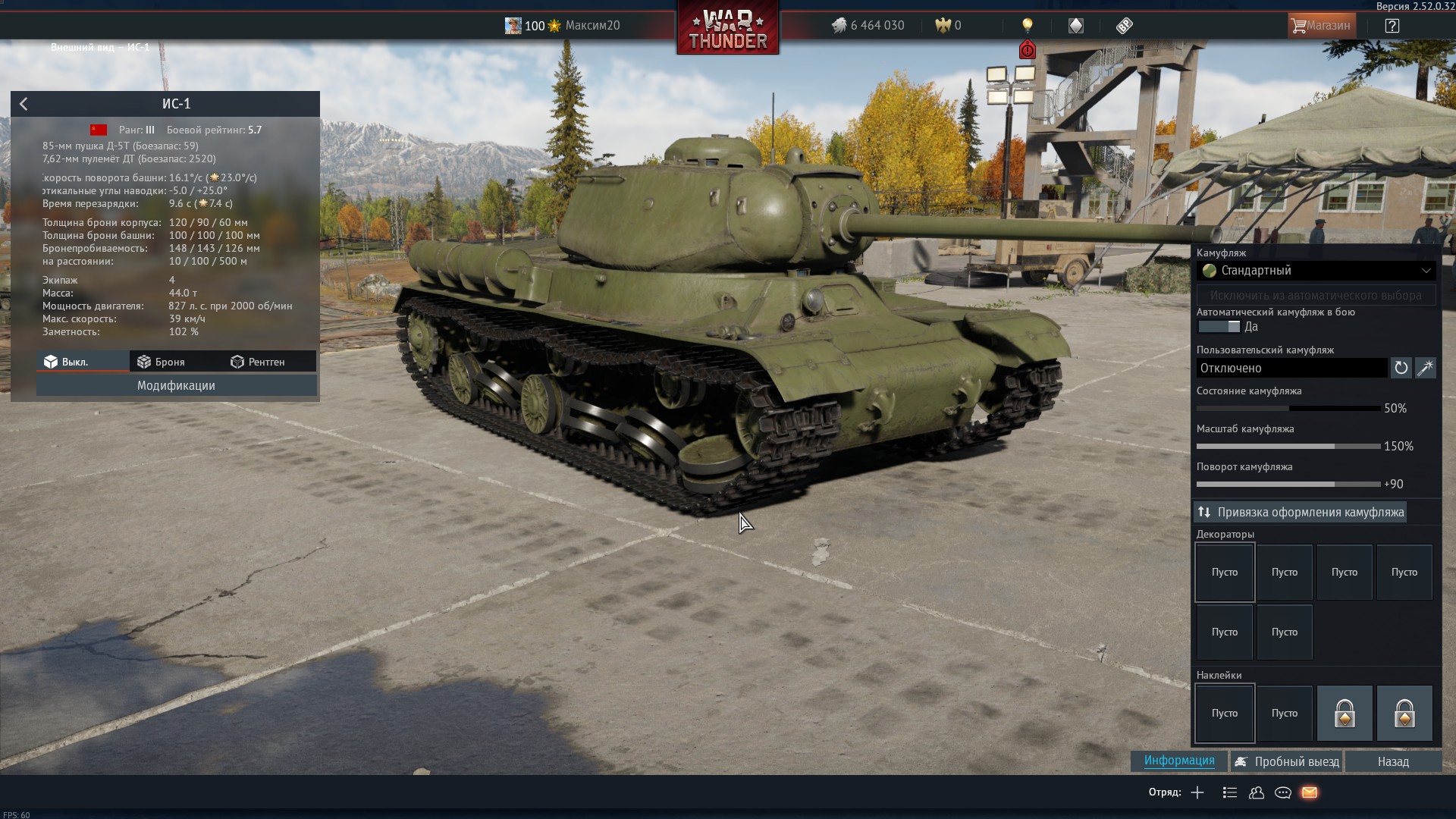Open the Магазин shop
1456x819 pixels.
1320,26
